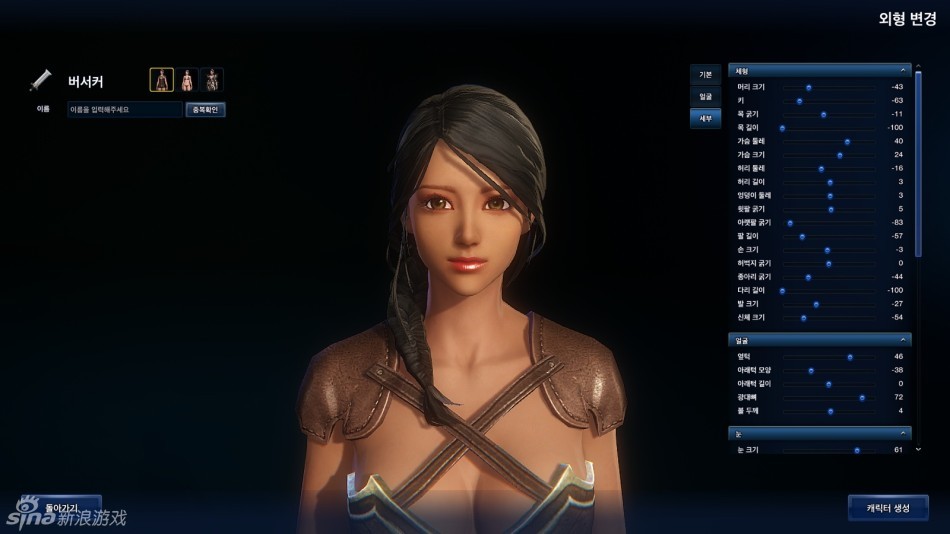Viewport: 950px width, 534px height.
Task: Change the 광대뼈 cheekbone slider
Action: click(x=862, y=397)
